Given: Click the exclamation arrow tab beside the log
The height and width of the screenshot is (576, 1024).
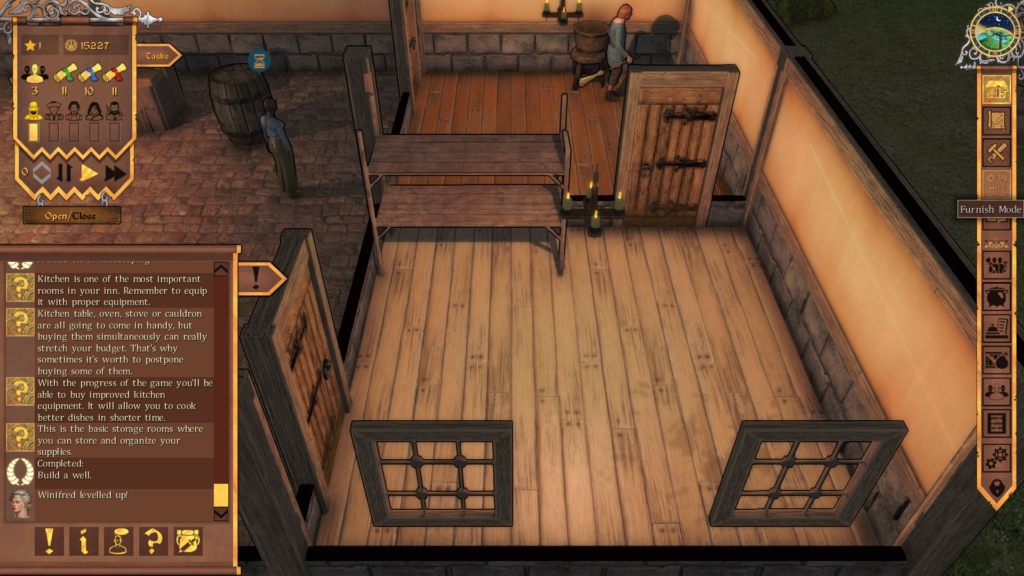Looking at the screenshot, I should pyautogui.click(x=260, y=279).
